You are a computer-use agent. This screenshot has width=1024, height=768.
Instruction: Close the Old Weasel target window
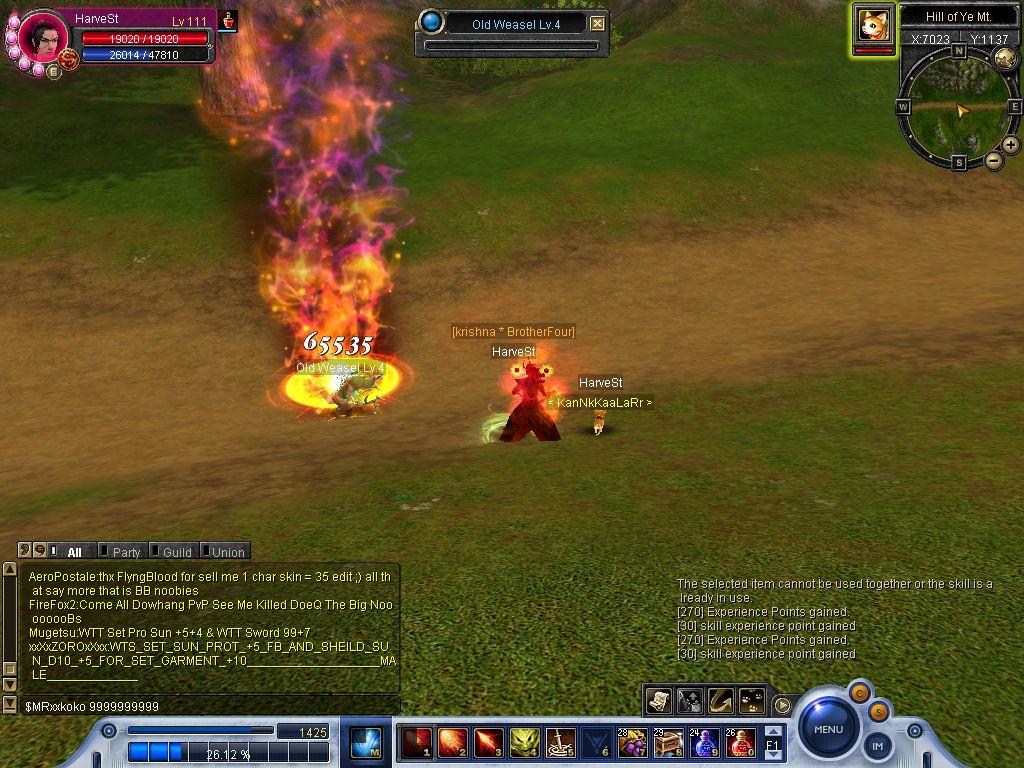(597, 24)
